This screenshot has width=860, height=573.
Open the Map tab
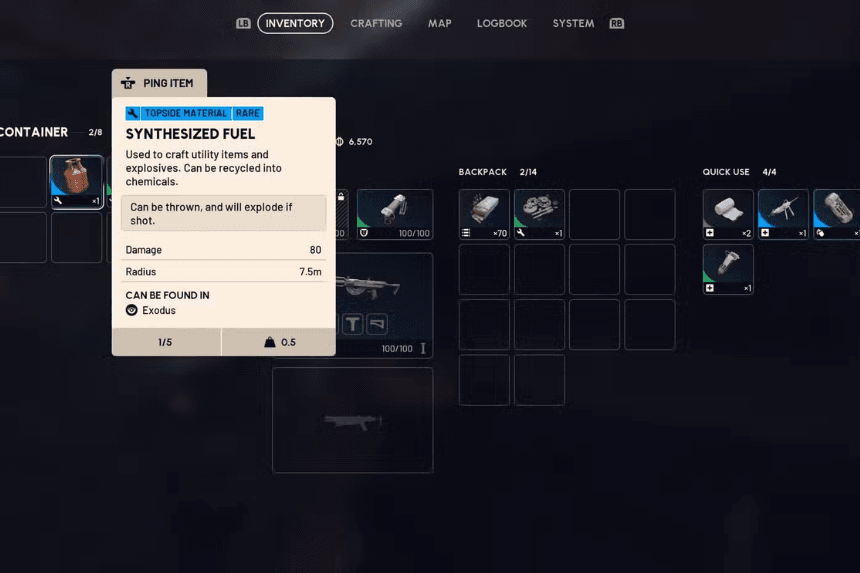(440, 23)
